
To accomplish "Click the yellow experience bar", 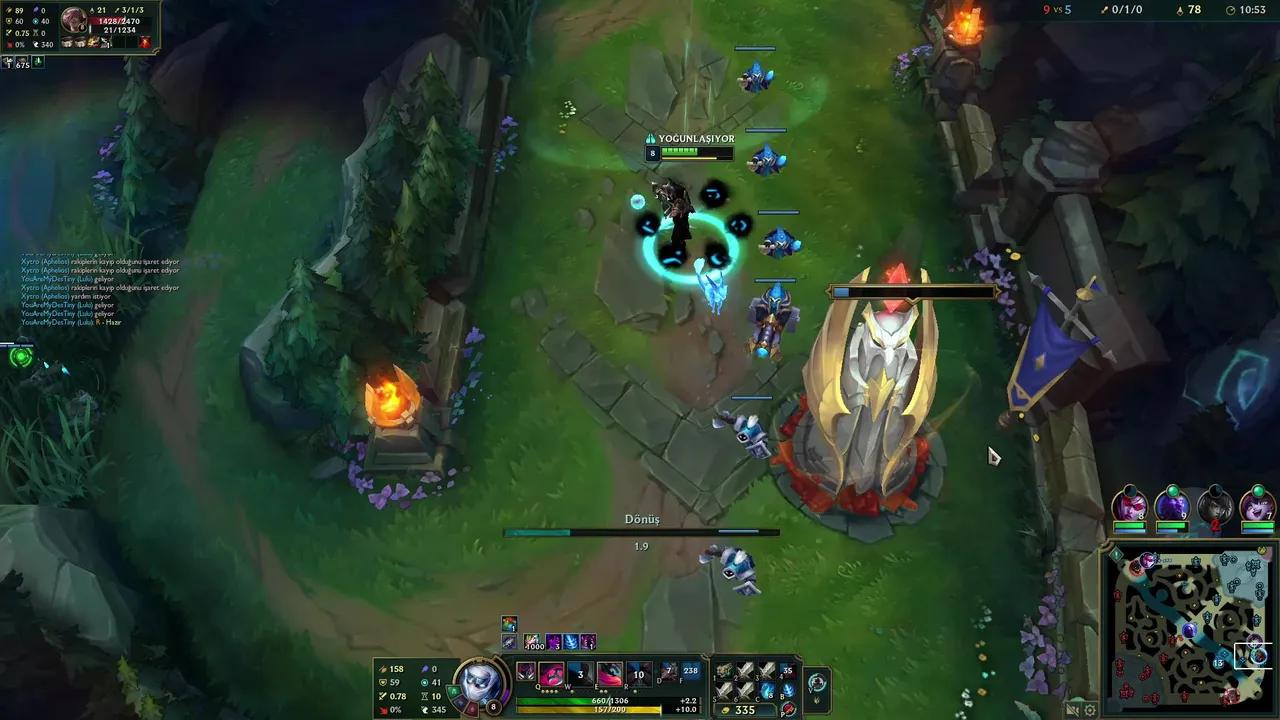I will click(590, 708).
